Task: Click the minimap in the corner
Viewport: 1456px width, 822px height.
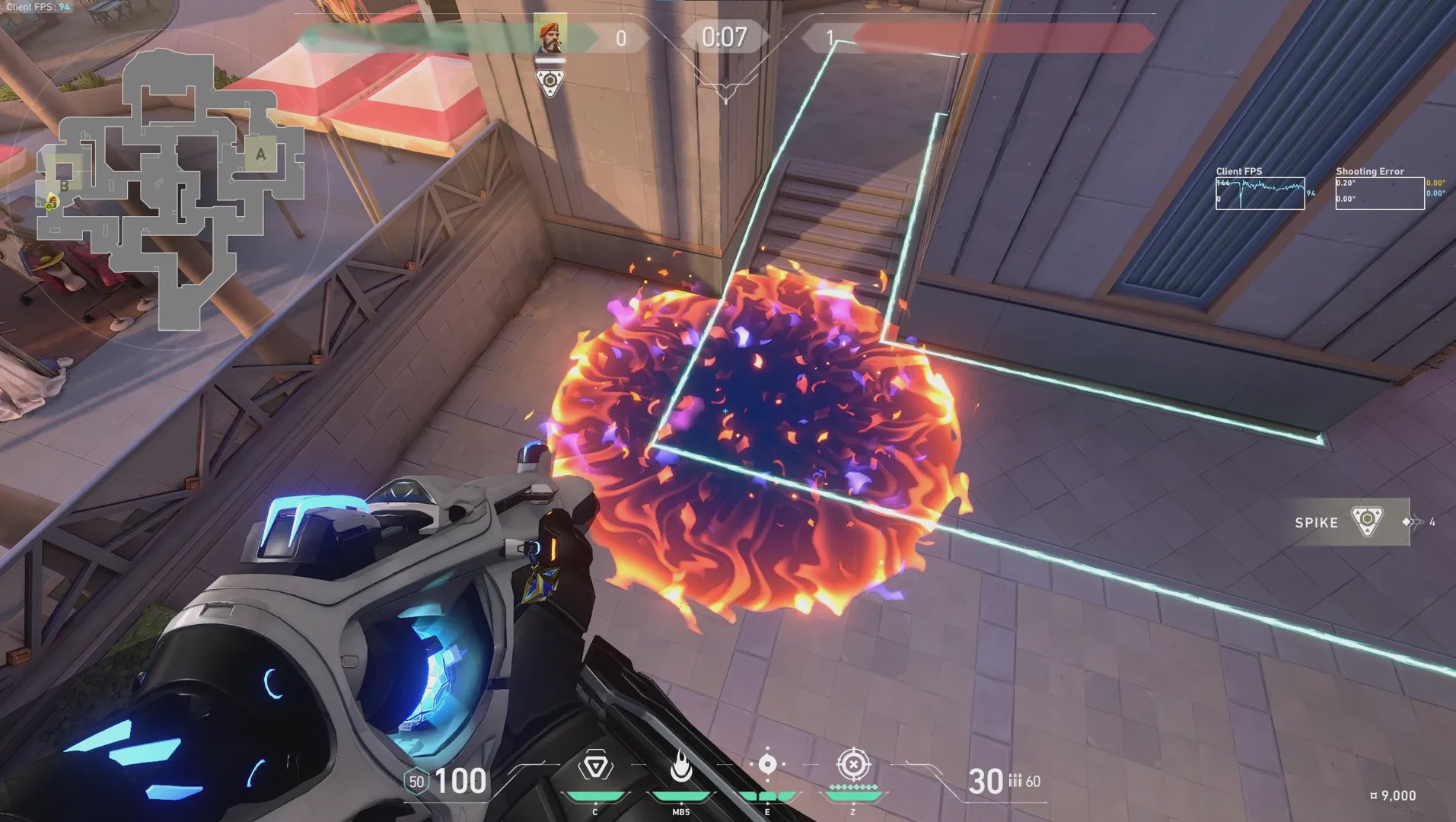Action: 171,190
